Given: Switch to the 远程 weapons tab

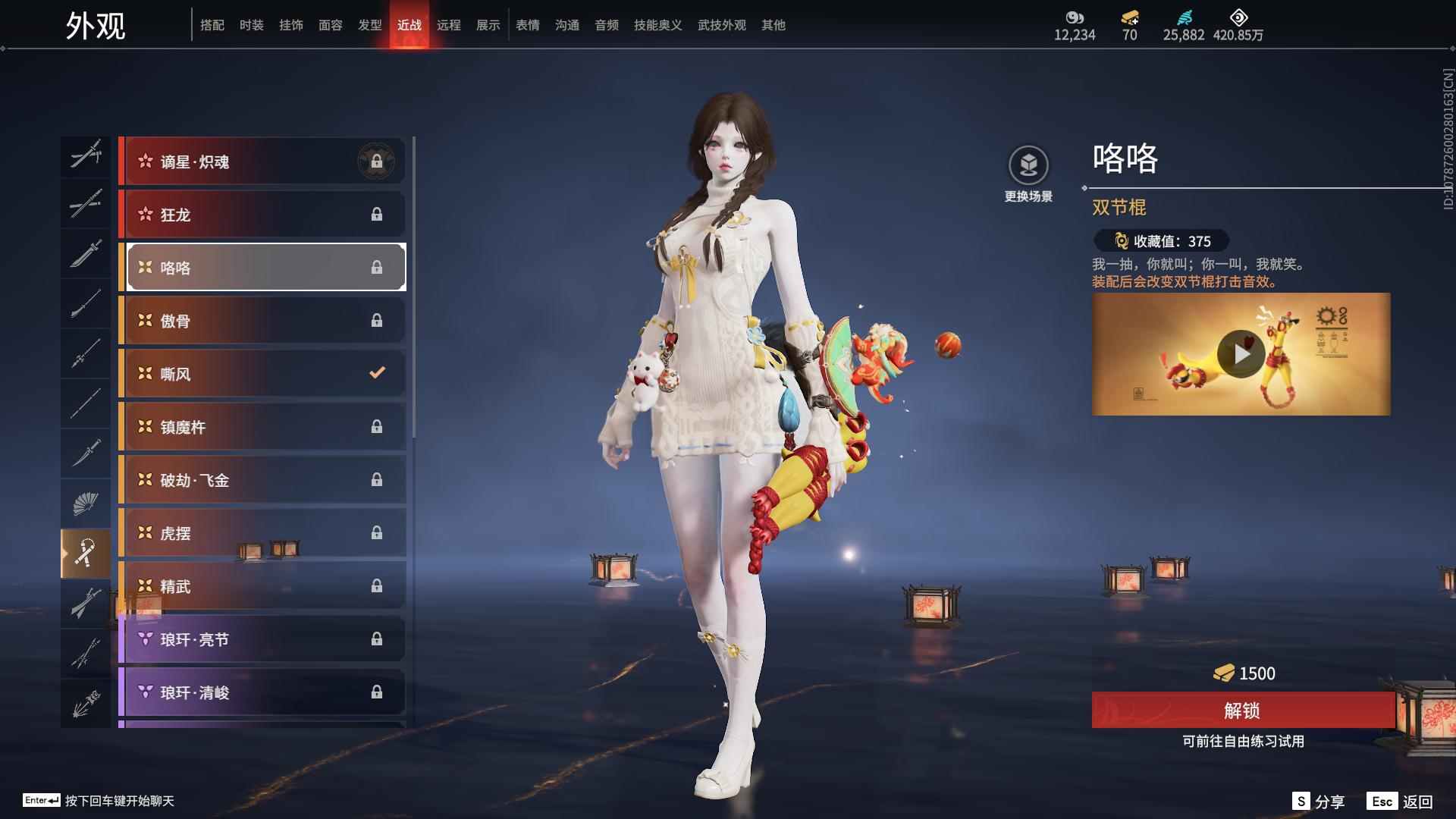Looking at the screenshot, I should click(450, 24).
